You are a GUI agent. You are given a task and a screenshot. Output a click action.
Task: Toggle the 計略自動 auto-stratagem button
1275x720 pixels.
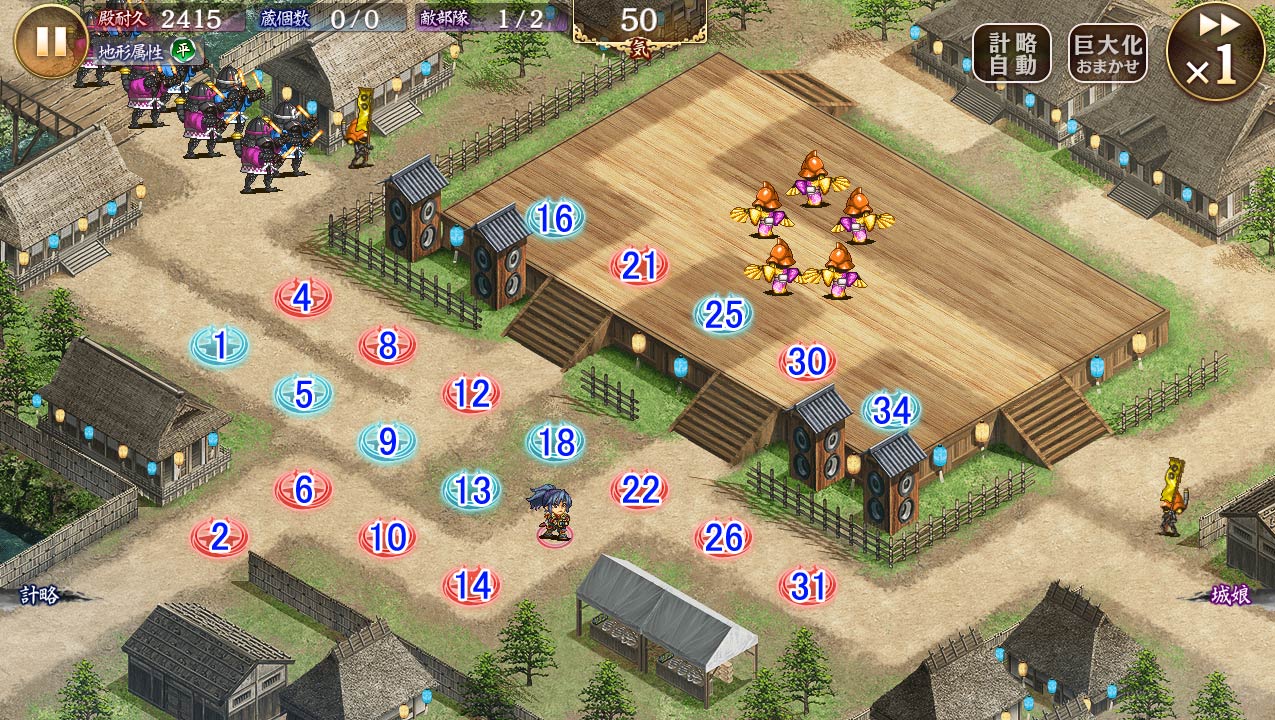click(1011, 53)
